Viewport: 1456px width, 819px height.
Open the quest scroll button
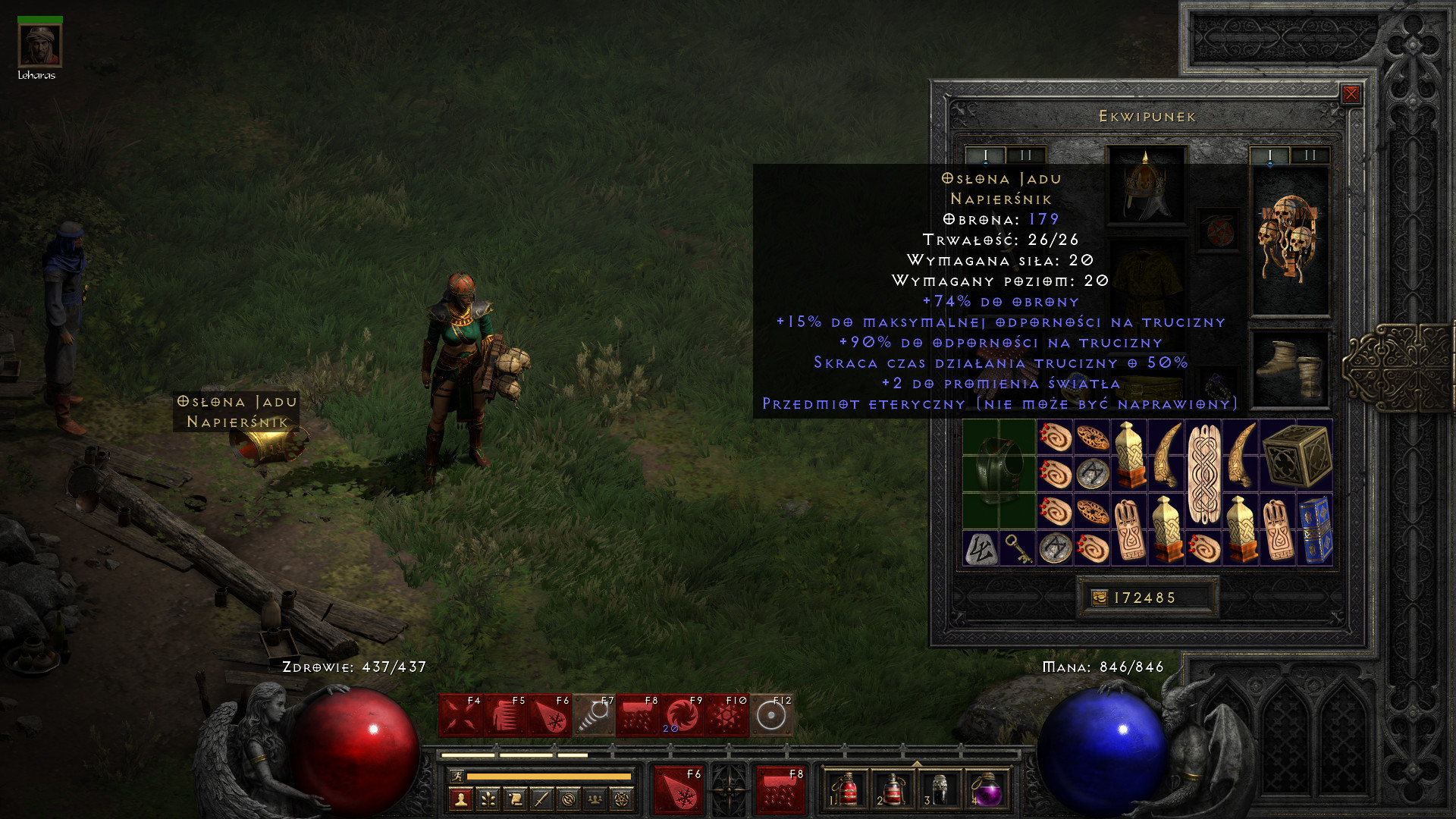click(x=515, y=799)
